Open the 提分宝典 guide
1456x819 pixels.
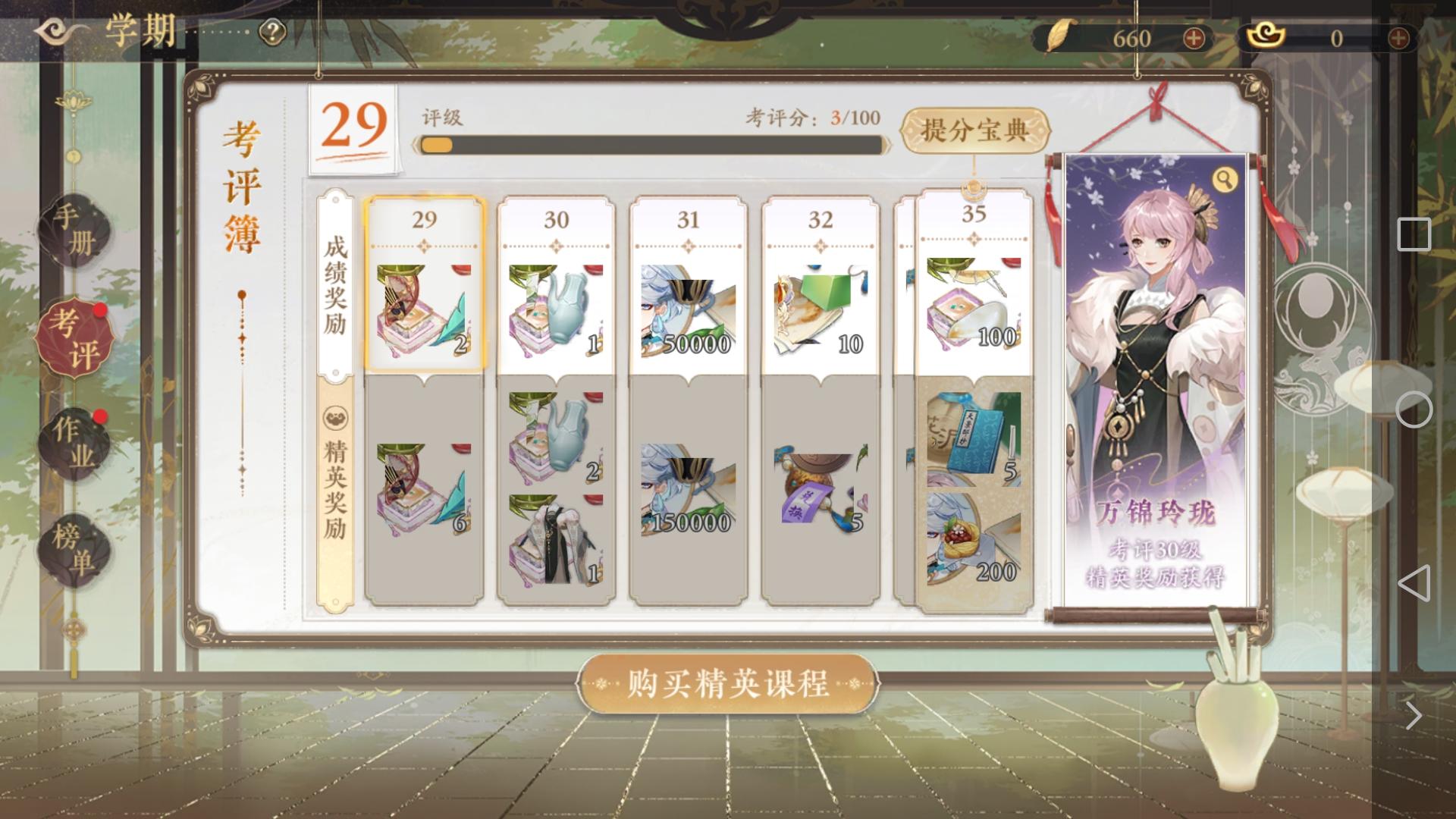974,127
